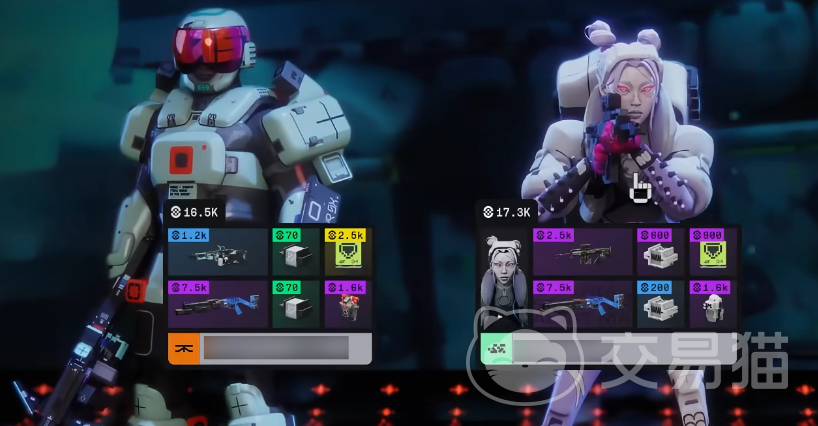Choose the 2.5k yellow shield slot
The height and width of the screenshot is (426, 818).
(348, 252)
